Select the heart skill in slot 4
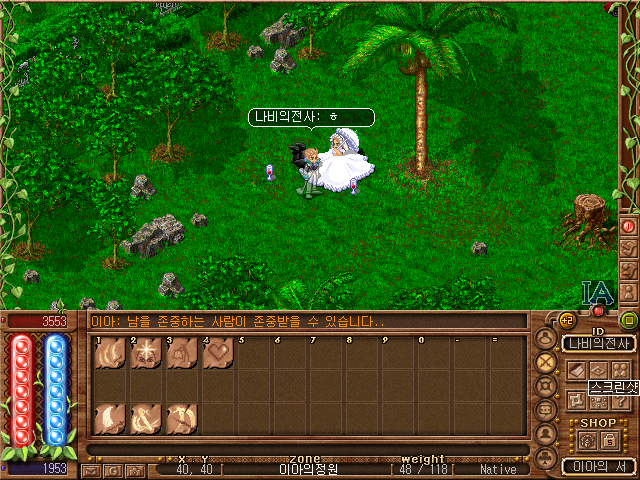 [x=218, y=353]
